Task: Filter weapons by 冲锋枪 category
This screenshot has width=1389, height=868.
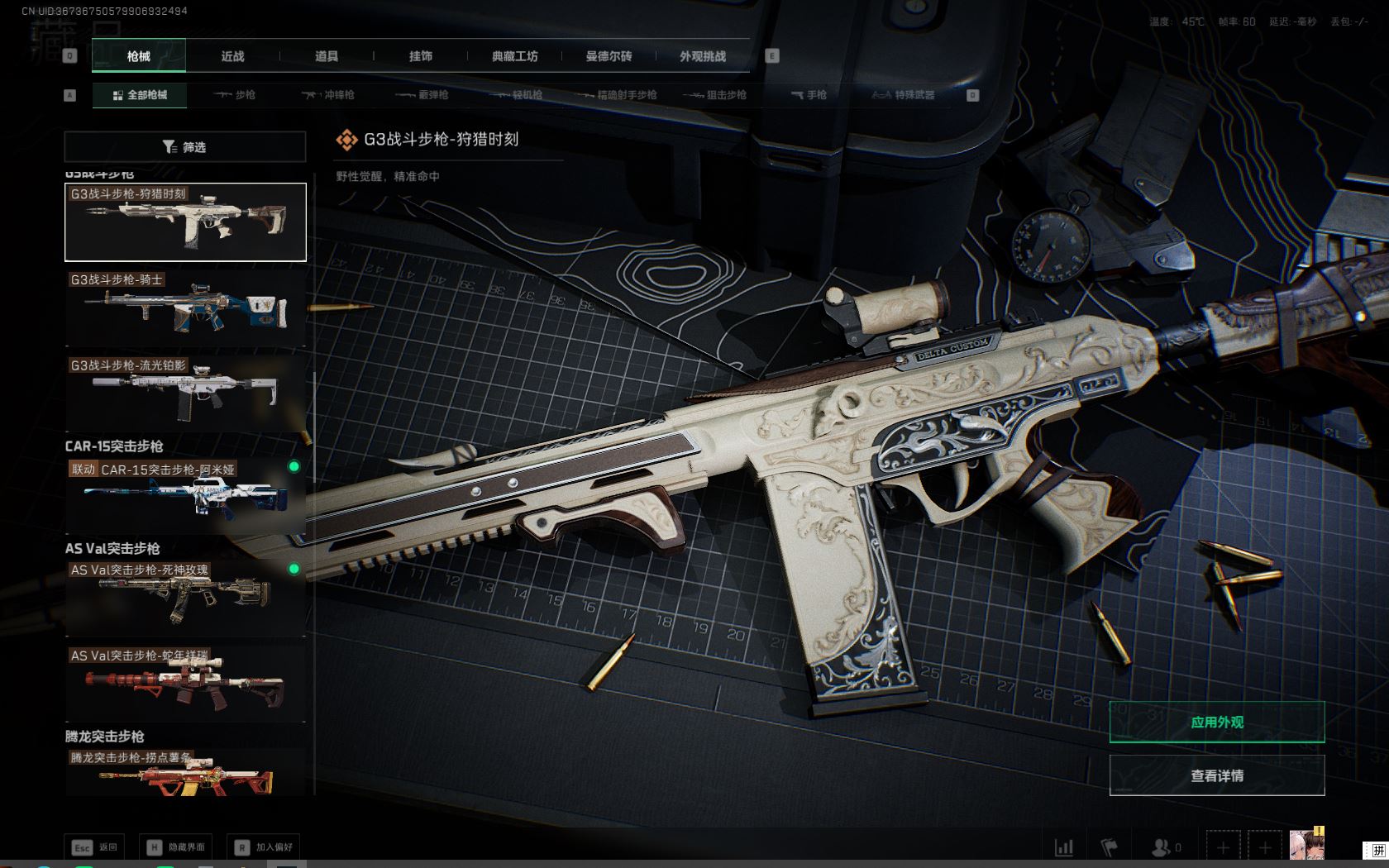Action: tap(328, 95)
